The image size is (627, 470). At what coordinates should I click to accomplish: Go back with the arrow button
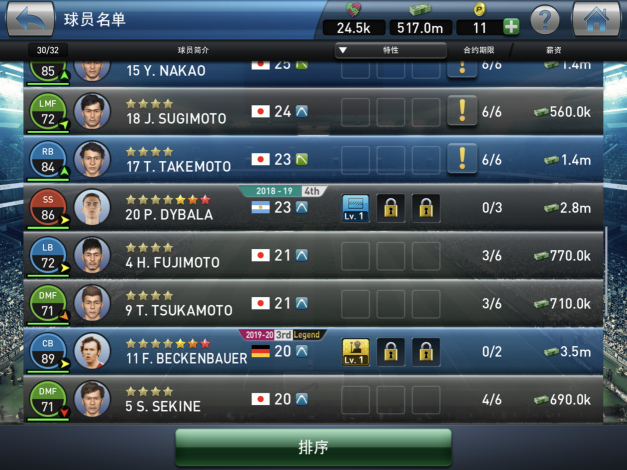click(27, 19)
